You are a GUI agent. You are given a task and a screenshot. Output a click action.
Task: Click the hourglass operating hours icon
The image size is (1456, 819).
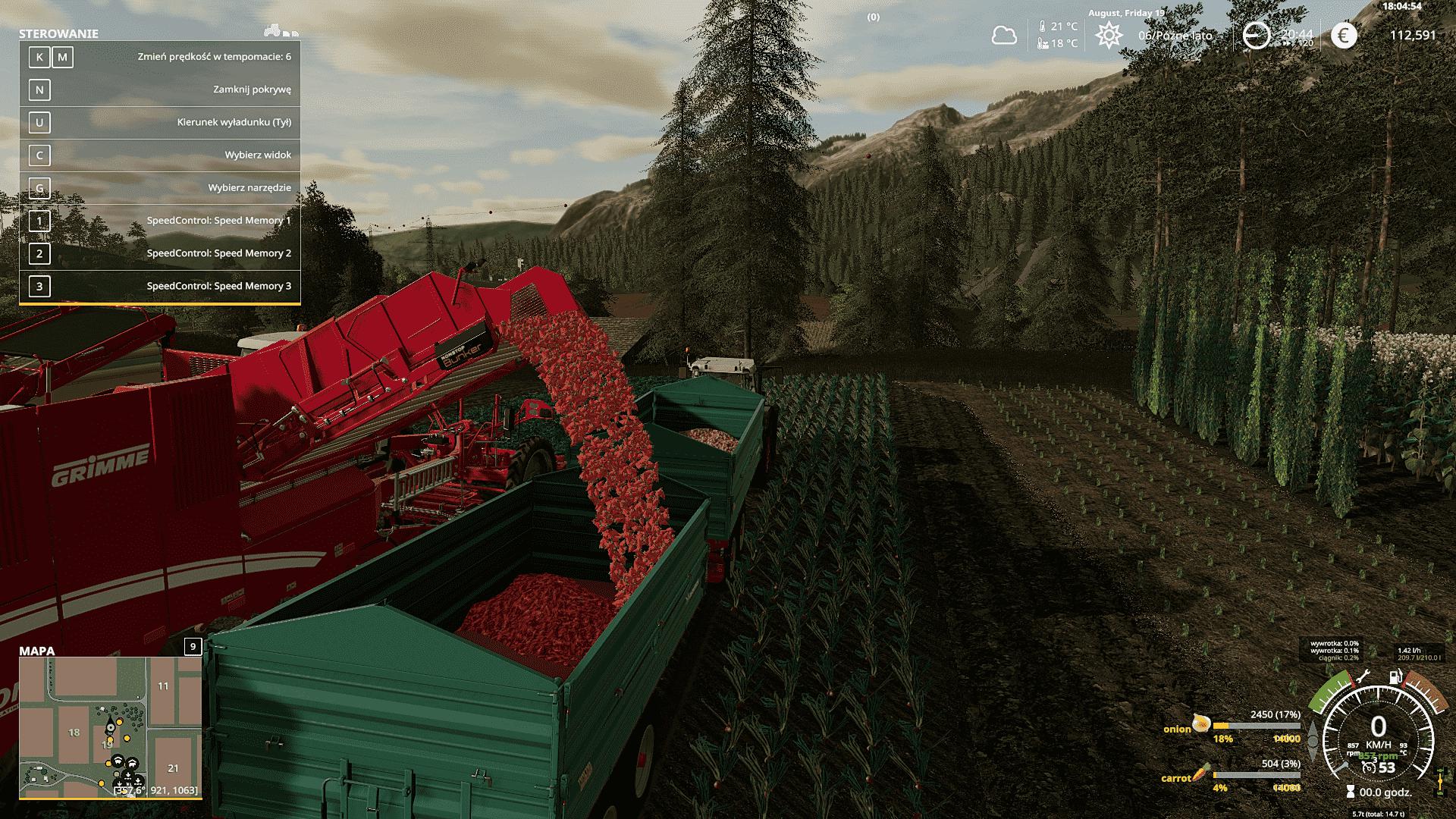click(1350, 792)
